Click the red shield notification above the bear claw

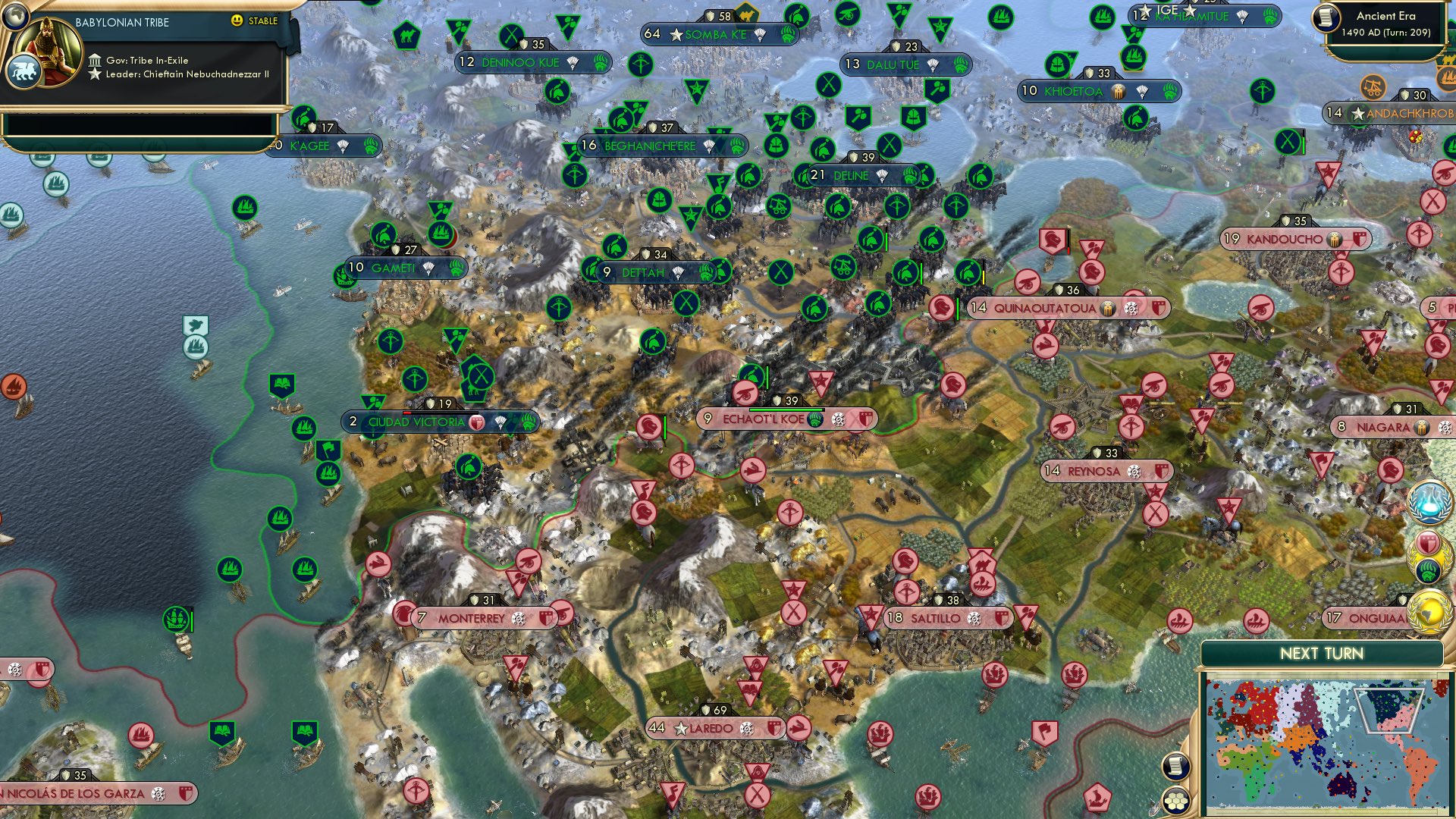pyautogui.click(x=1428, y=541)
